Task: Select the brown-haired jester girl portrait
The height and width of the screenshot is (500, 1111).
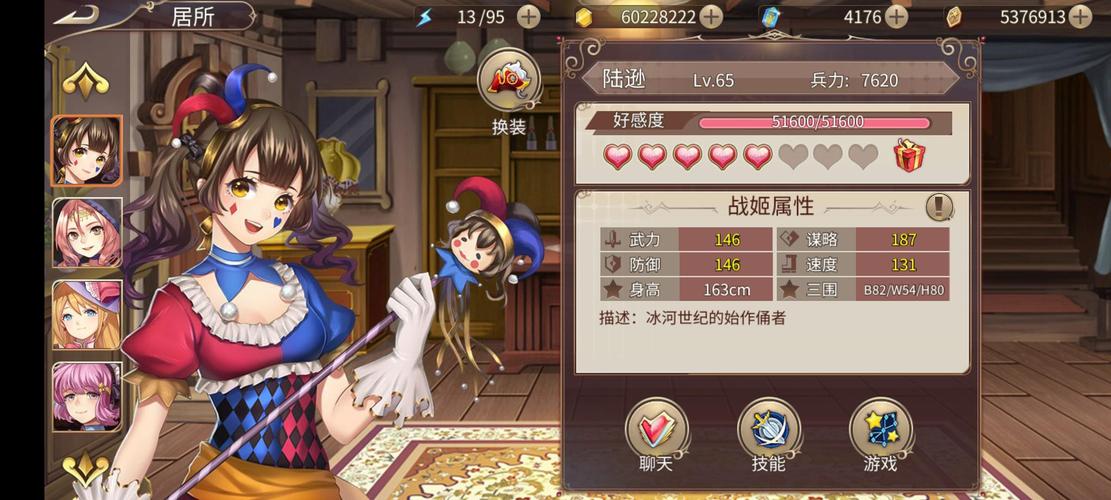Action: tap(87, 151)
